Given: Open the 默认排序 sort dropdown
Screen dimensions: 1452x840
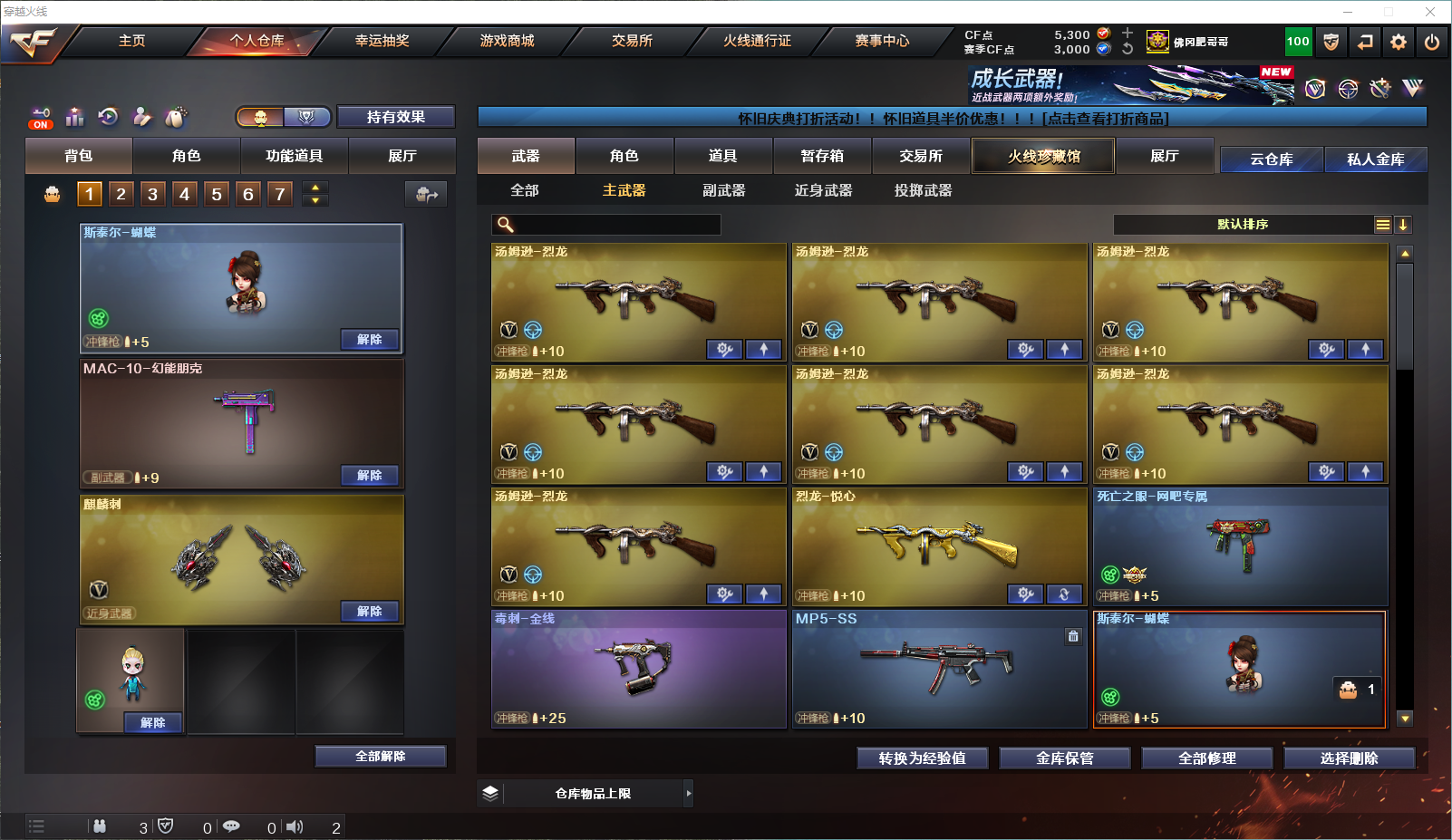Looking at the screenshot, I should click(x=1243, y=225).
